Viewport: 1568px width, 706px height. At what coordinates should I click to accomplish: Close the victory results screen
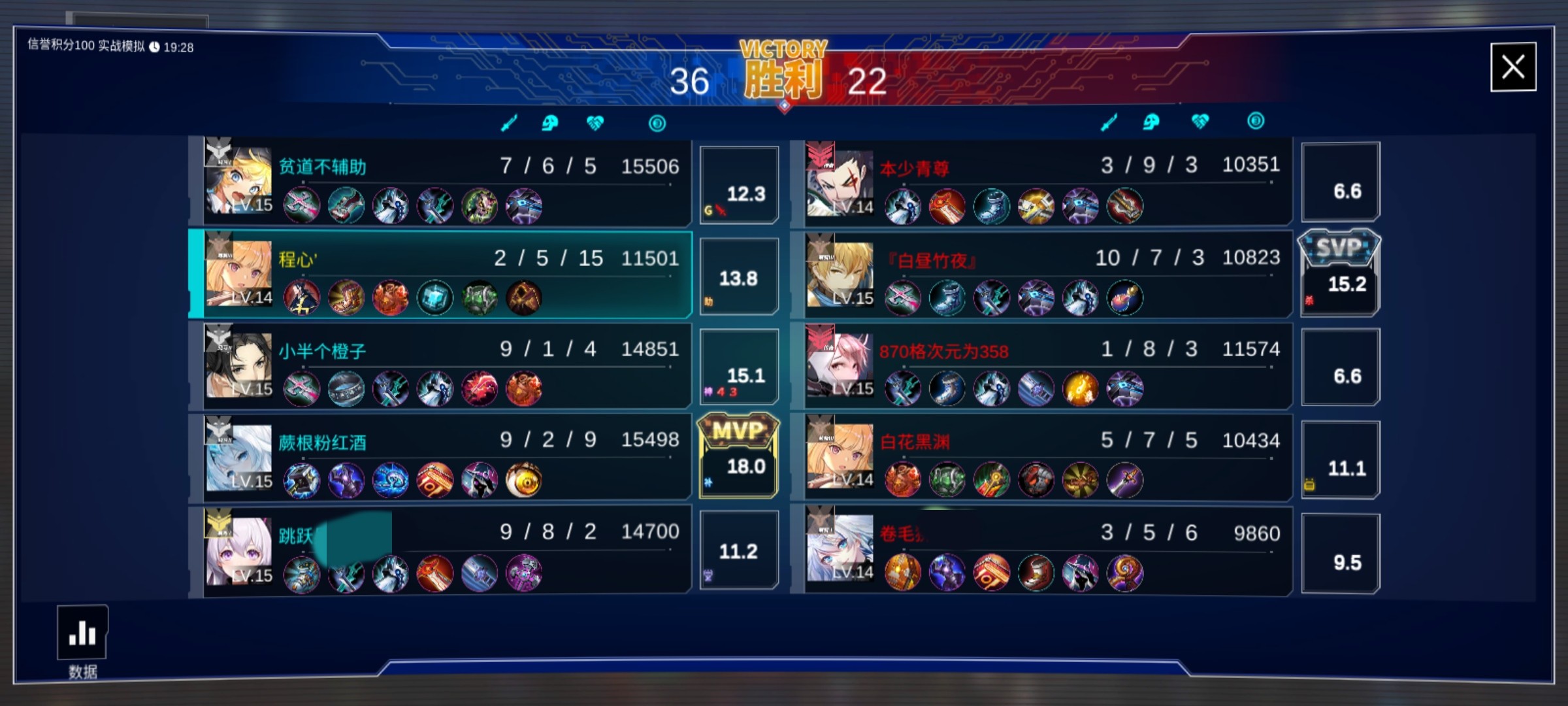(1512, 67)
